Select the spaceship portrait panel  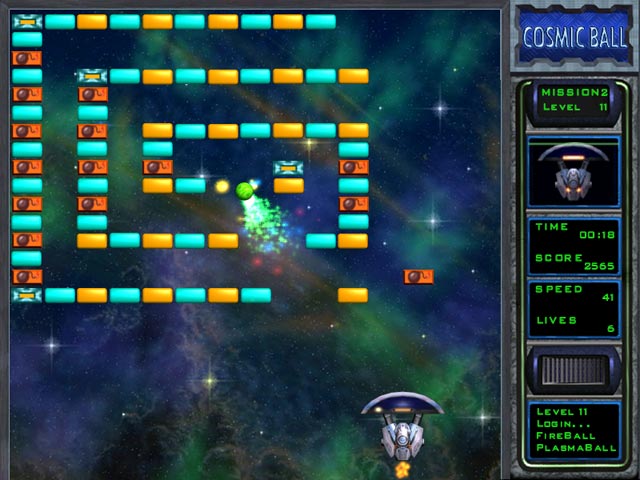coord(575,172)
